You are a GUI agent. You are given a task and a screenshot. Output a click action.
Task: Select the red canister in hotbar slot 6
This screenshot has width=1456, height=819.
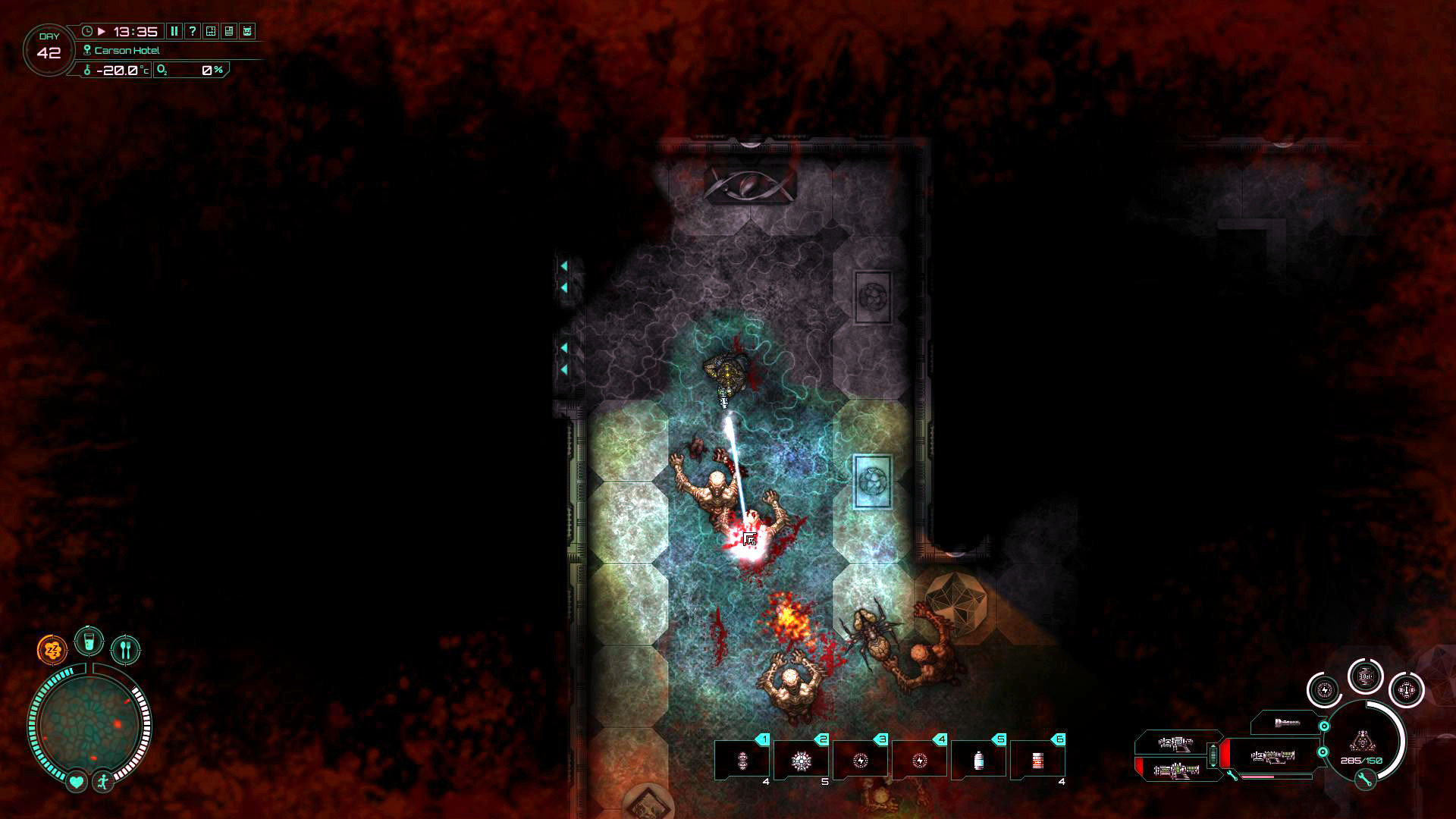[1038, 760]
